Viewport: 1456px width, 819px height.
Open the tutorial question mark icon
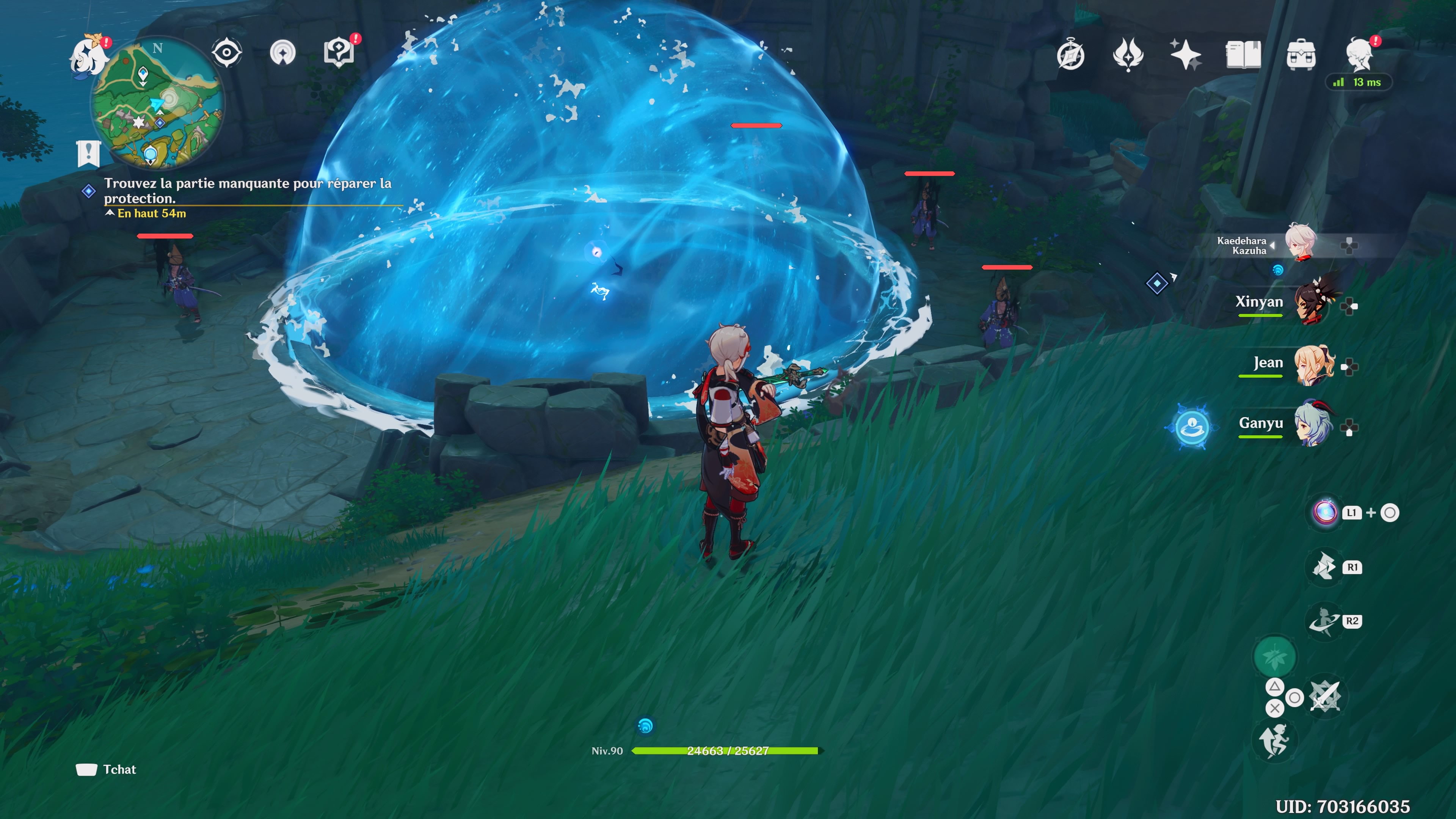(339, 53)
